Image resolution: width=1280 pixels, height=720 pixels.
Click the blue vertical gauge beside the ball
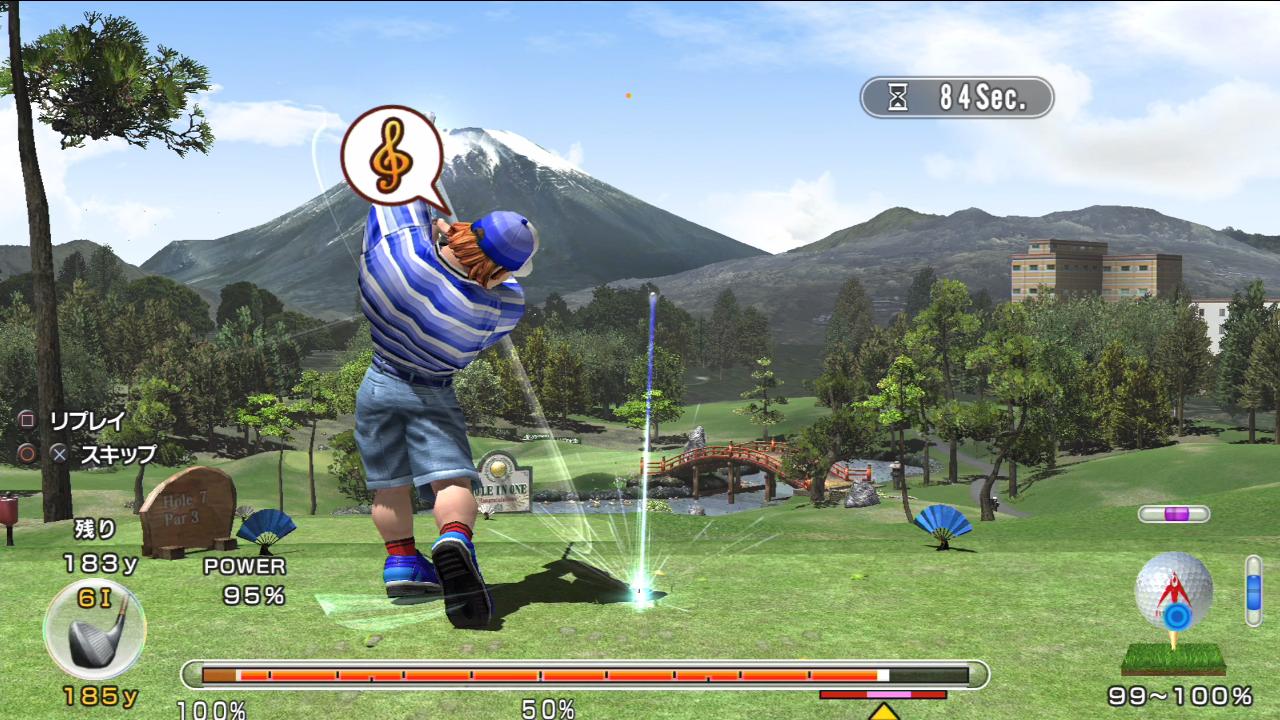point(1253,591)
